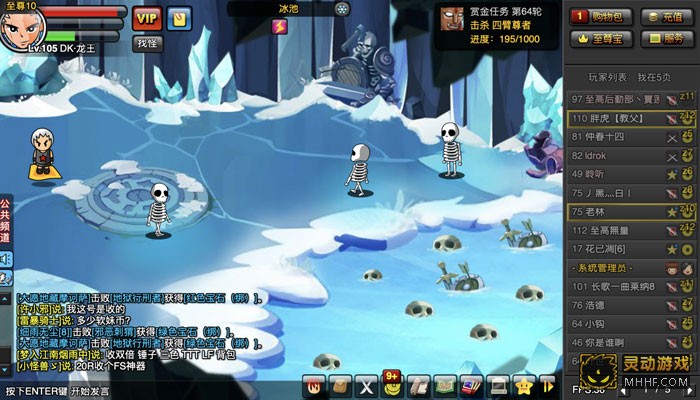
Task: Open the yellow face icon with 9+ badge
Action: 392,384
